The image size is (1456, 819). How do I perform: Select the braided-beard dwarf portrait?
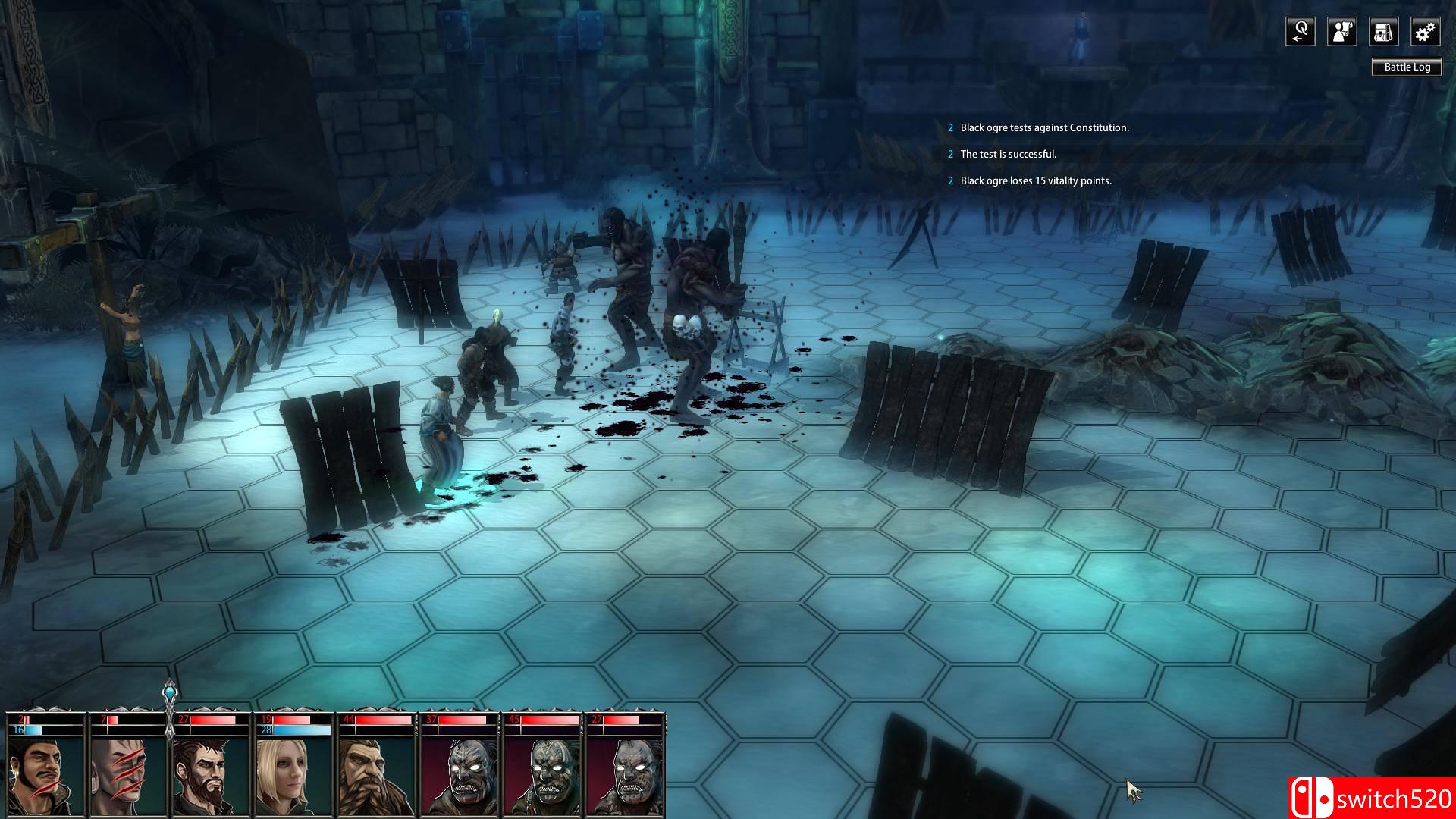376,775
